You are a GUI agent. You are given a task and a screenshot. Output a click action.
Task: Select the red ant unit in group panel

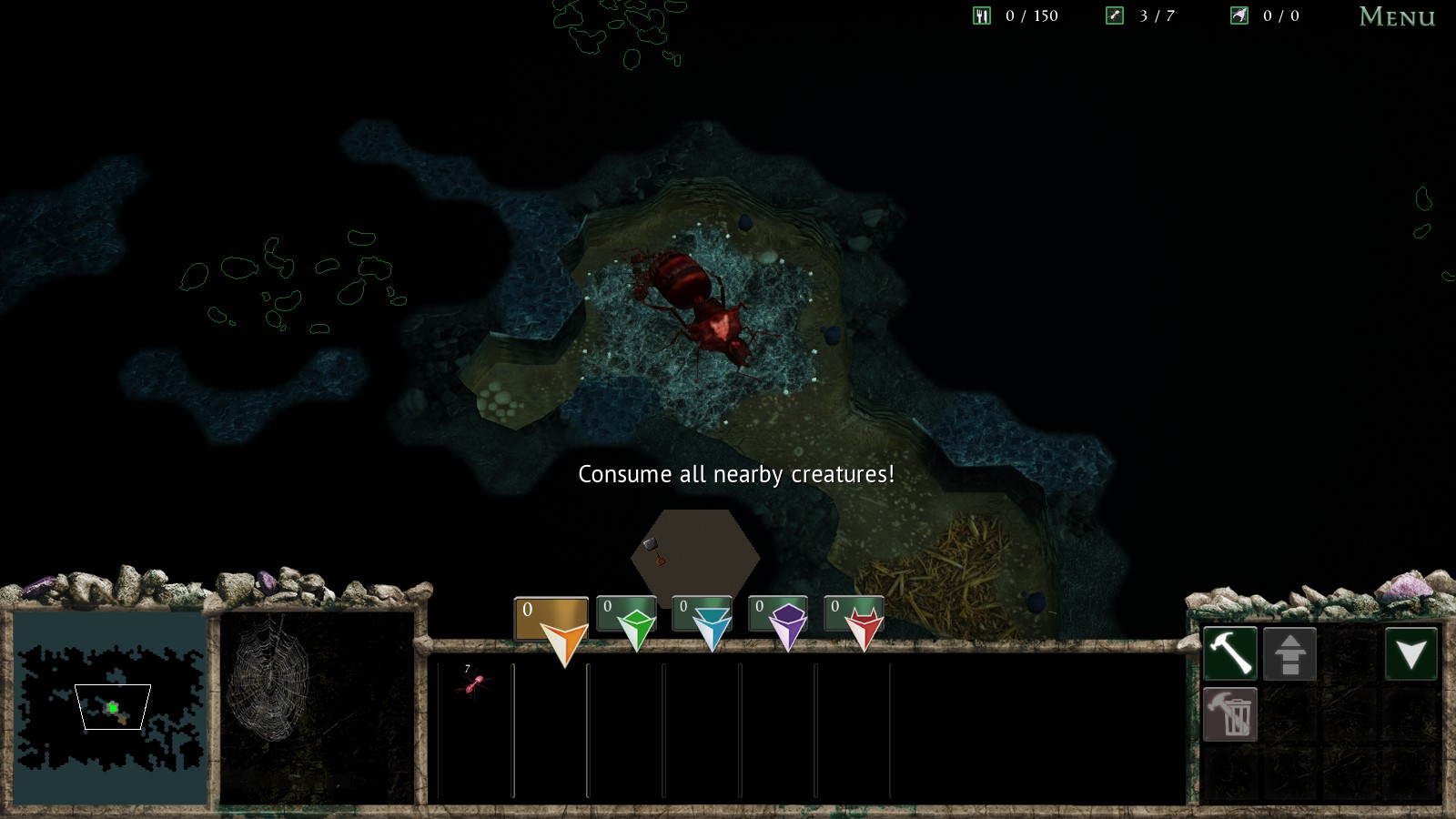click(x=473, y=682)
